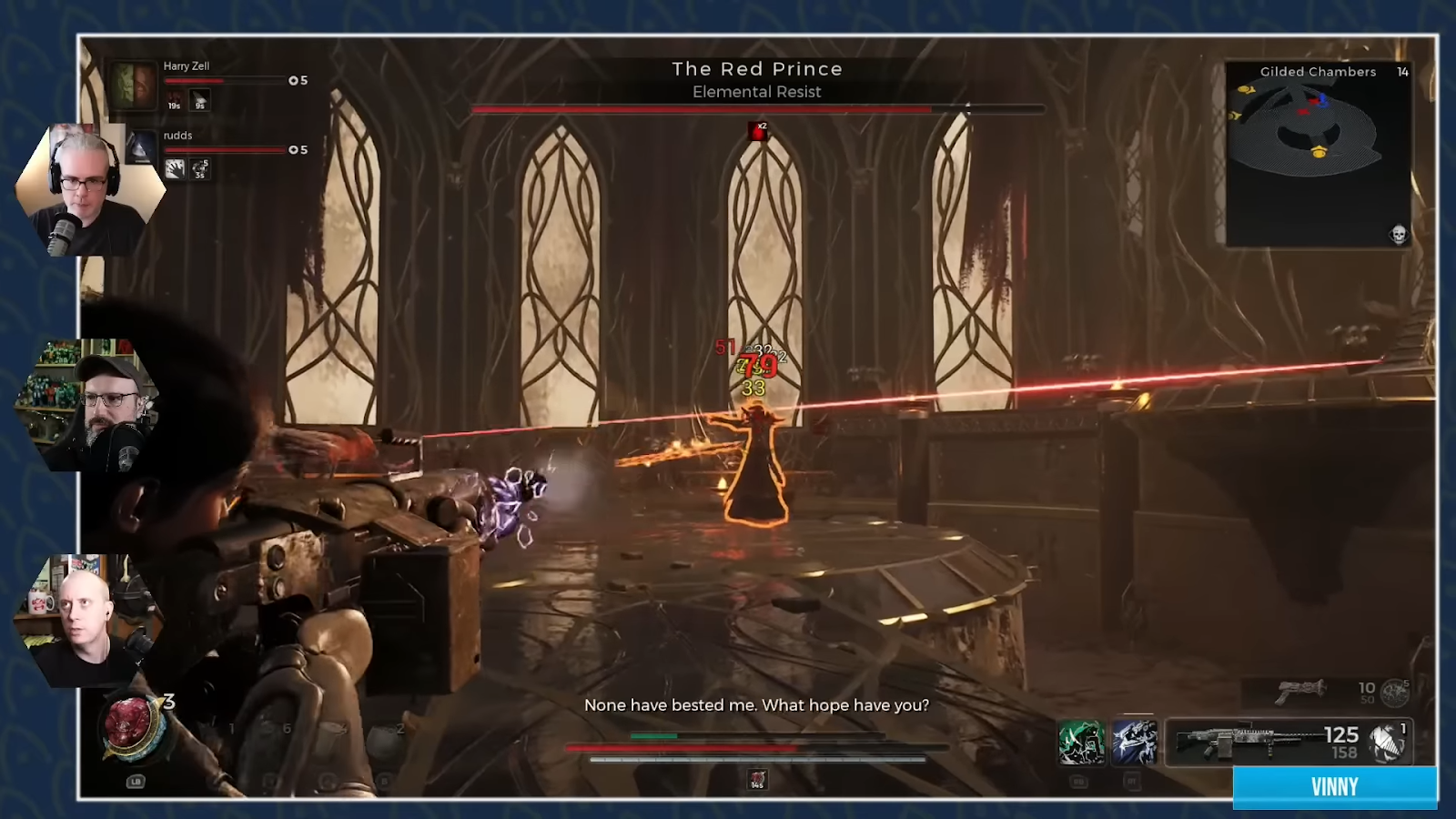The height and width of the screenshot is (819, 1456).
Task: Switch to the secondary pistol weapon slot
Action: pos(1302,692)
